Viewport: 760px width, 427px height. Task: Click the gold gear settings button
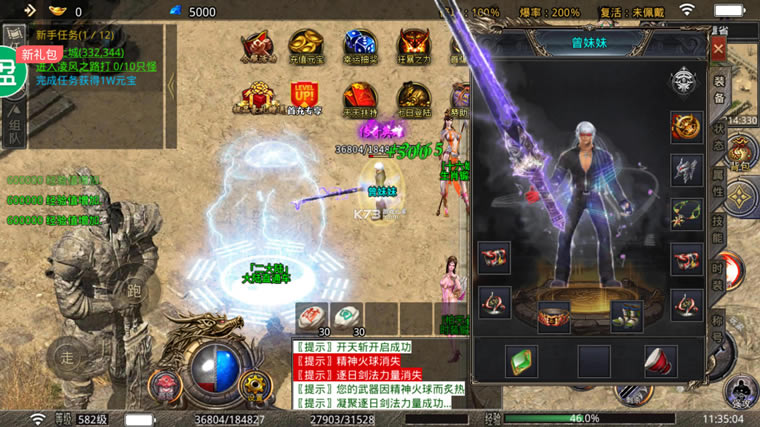[x=257, y=384]
